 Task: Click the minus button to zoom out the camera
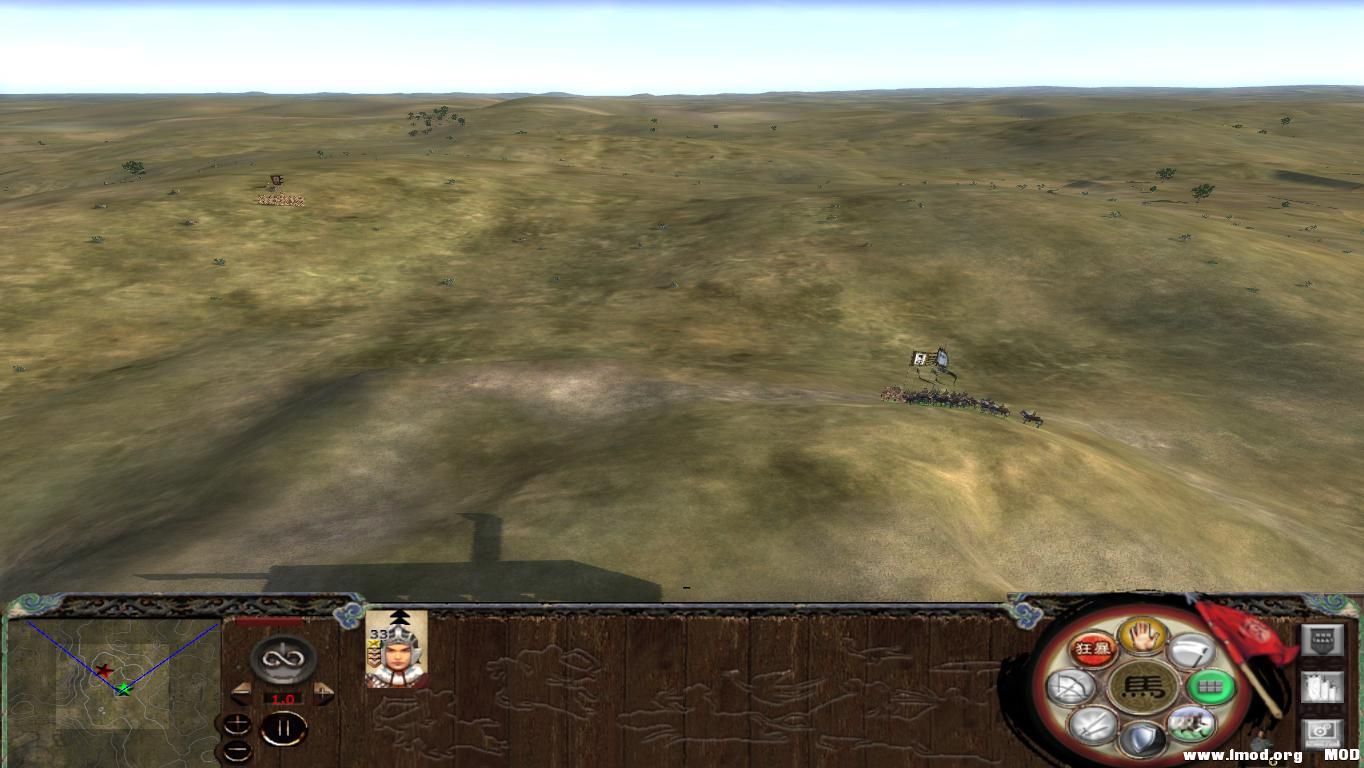(x=236, y=749)
